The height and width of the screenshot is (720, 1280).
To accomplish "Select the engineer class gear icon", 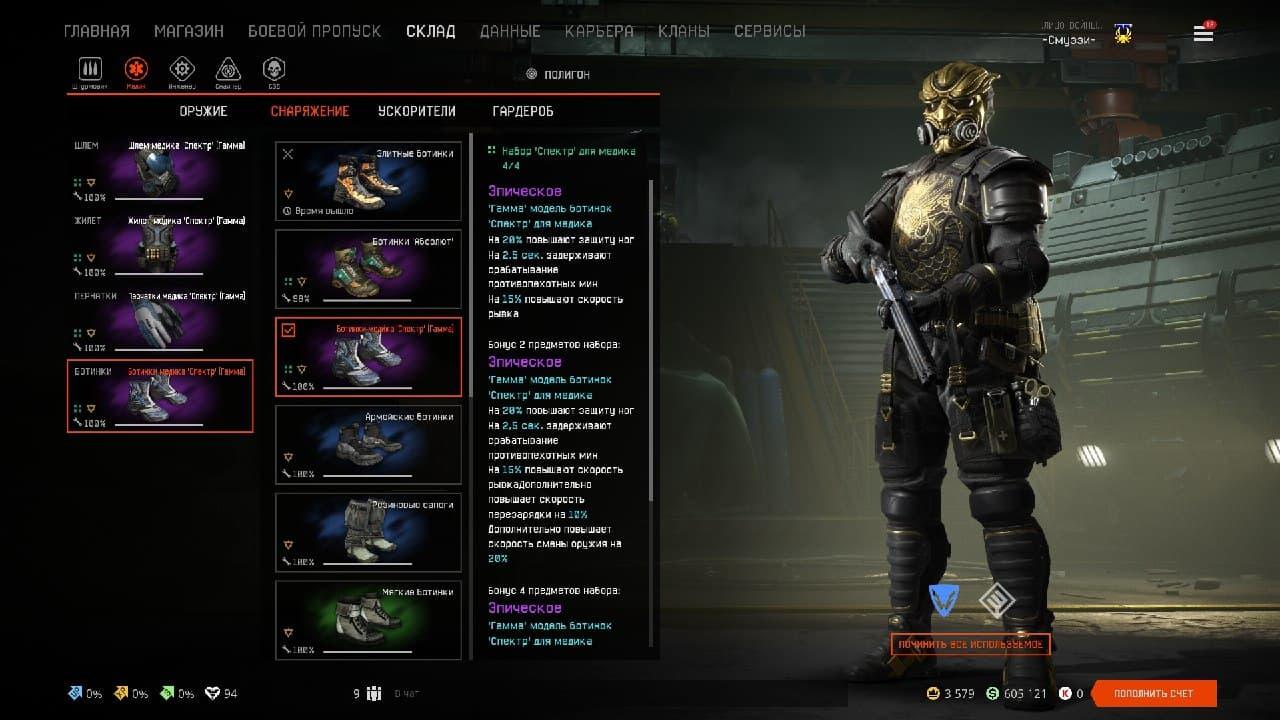I will (x=181, y=69).
